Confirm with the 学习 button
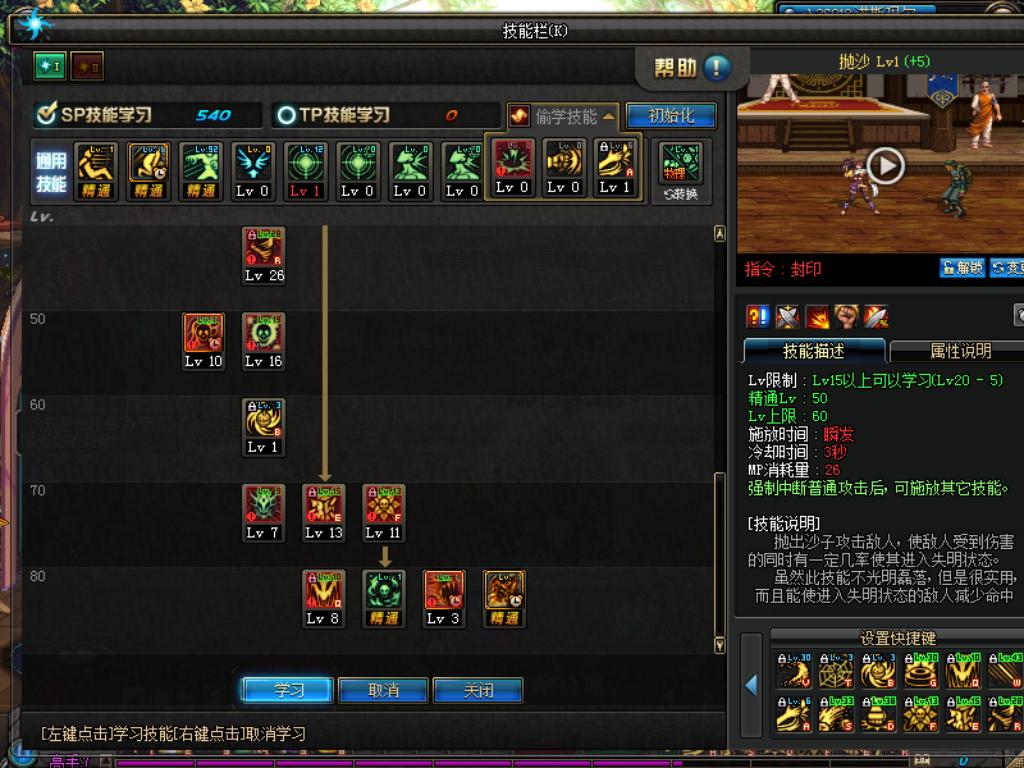Screen dimensions: 1024x768 (288, 690)
